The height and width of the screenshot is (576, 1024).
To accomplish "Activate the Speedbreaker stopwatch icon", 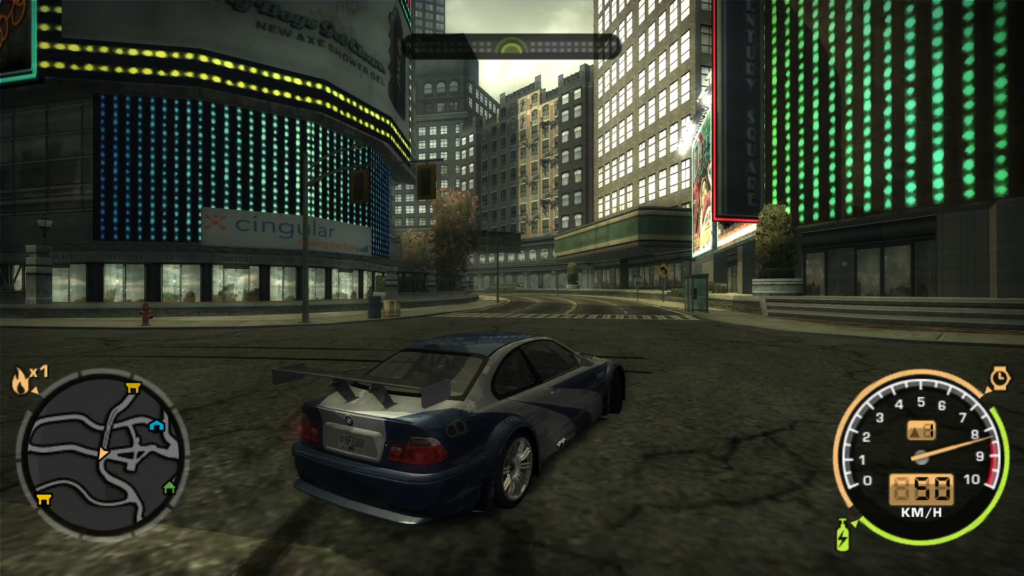I will click(x=999, y=379).
